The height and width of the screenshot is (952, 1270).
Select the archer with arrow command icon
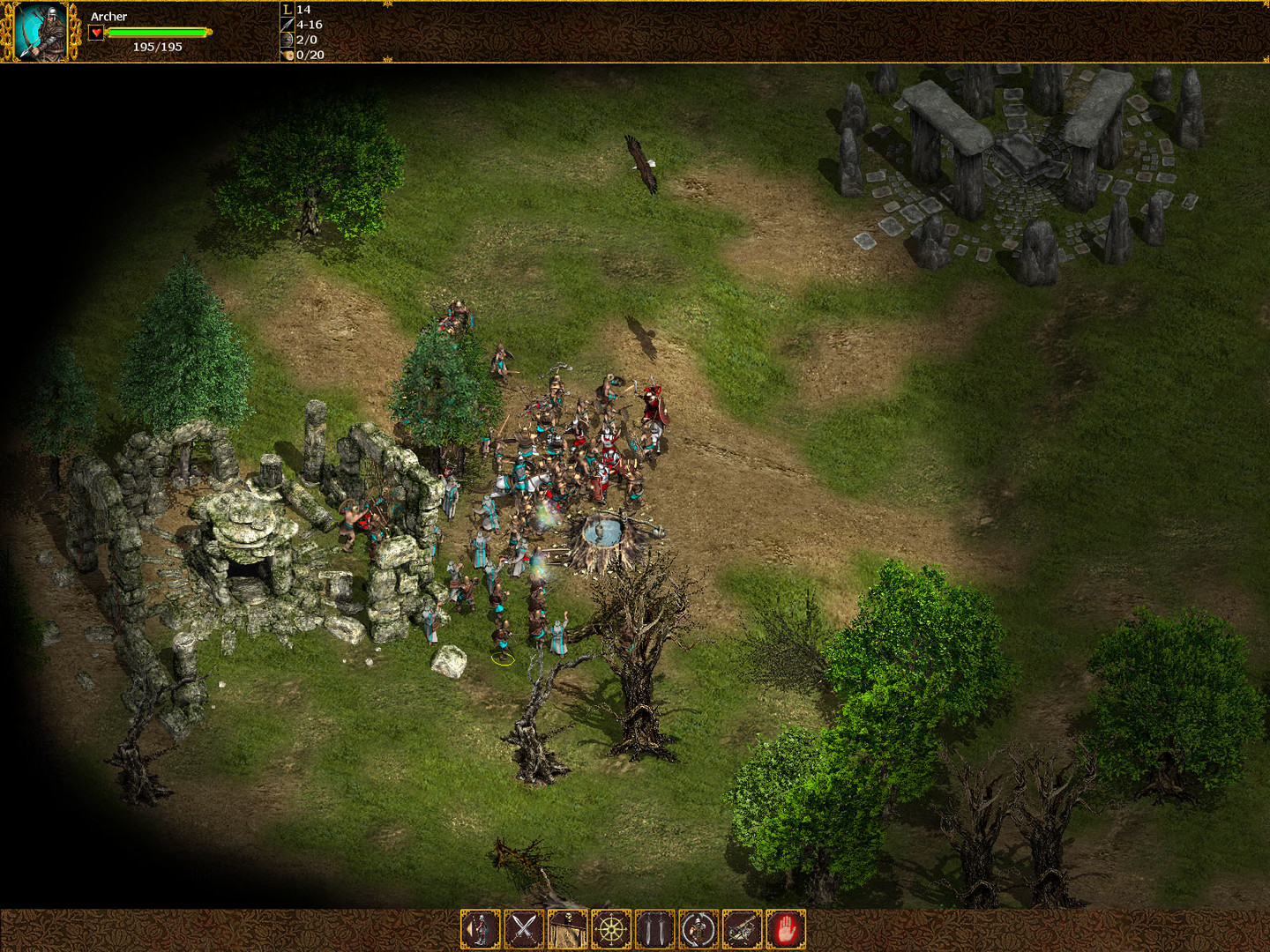(480, 929)
